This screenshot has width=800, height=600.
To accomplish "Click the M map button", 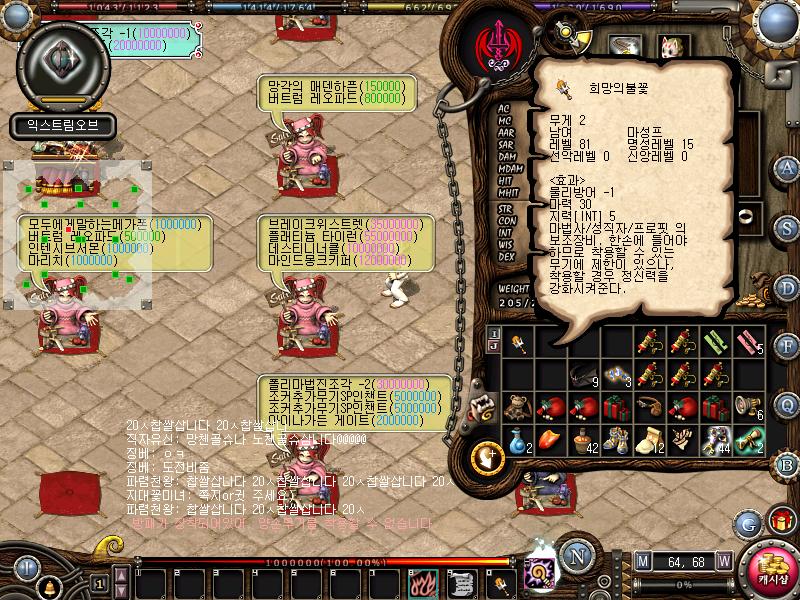I will coord(642,560).
